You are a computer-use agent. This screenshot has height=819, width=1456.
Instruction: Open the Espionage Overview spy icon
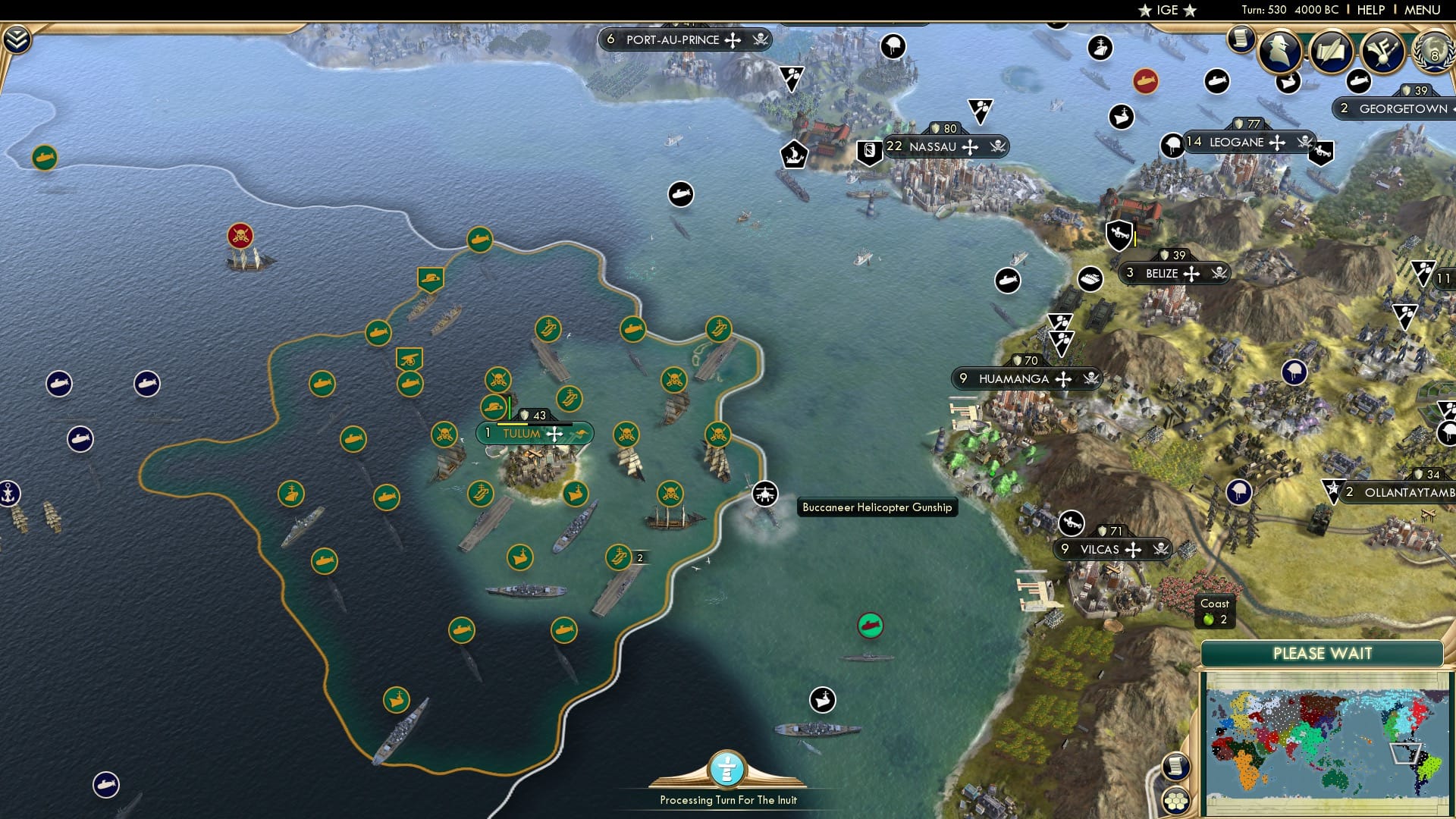click(x=1282, y=52)
